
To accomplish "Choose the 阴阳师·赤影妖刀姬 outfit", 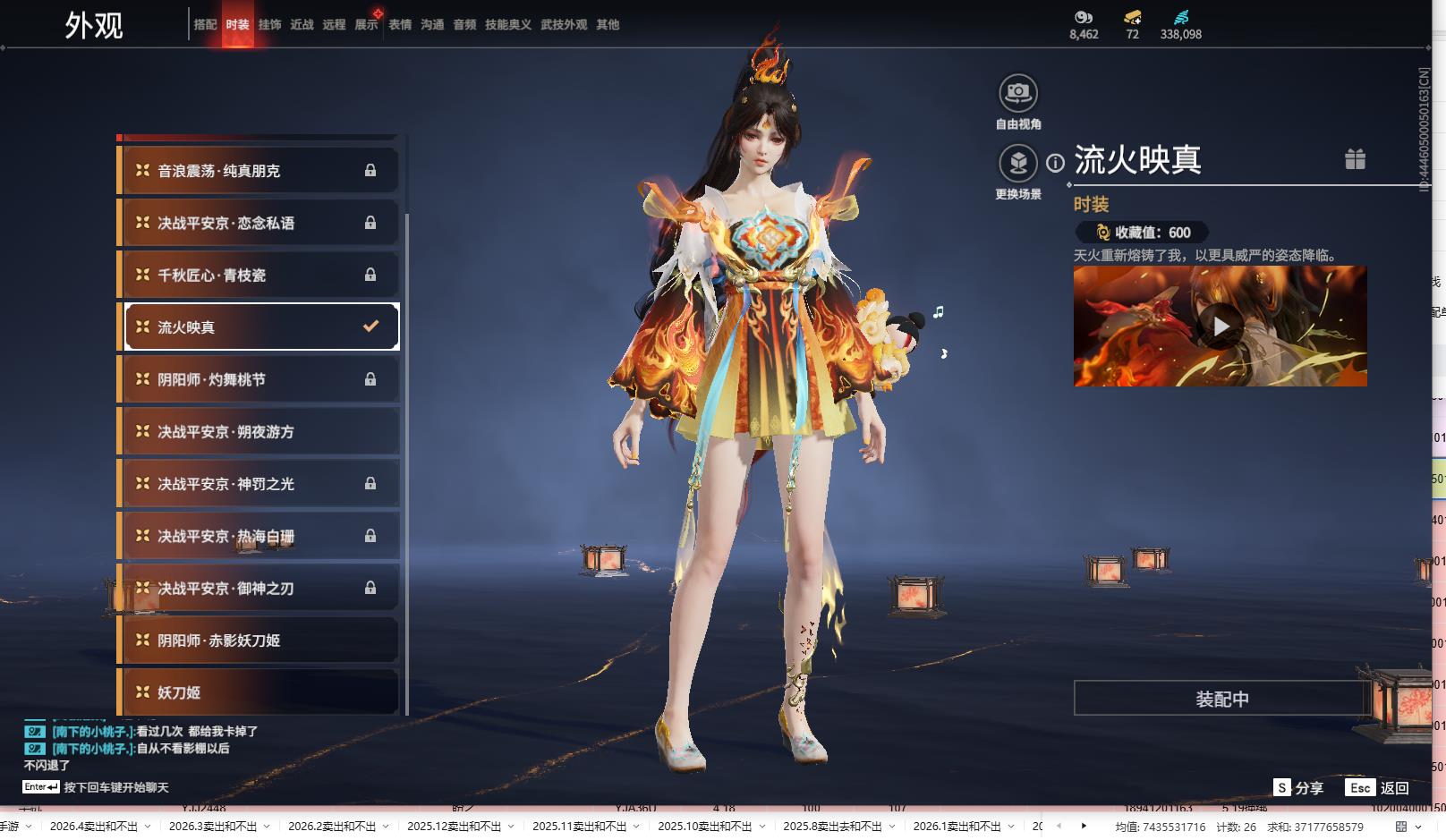I will click(259, 641).
